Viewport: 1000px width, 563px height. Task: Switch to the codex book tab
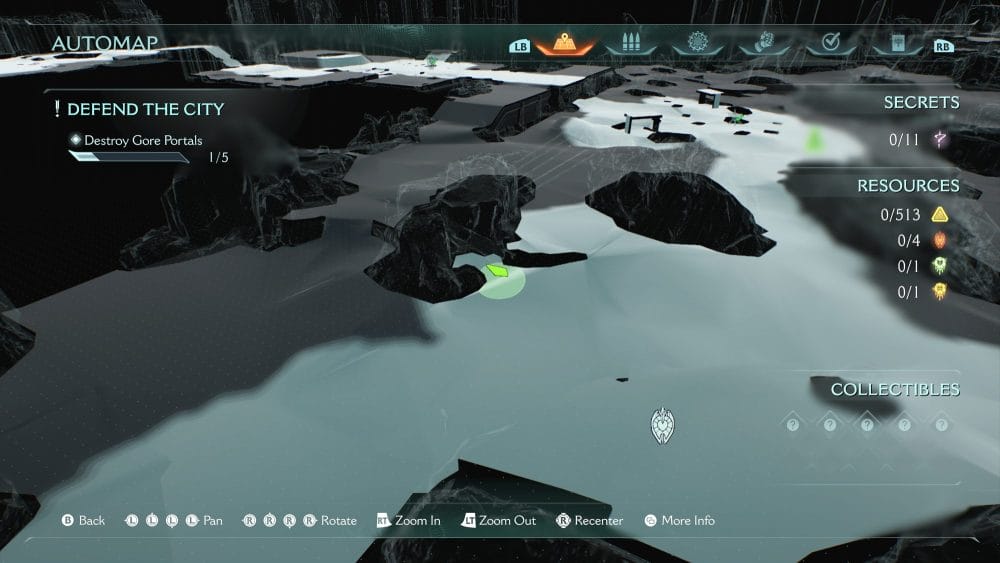coord(895,43)
